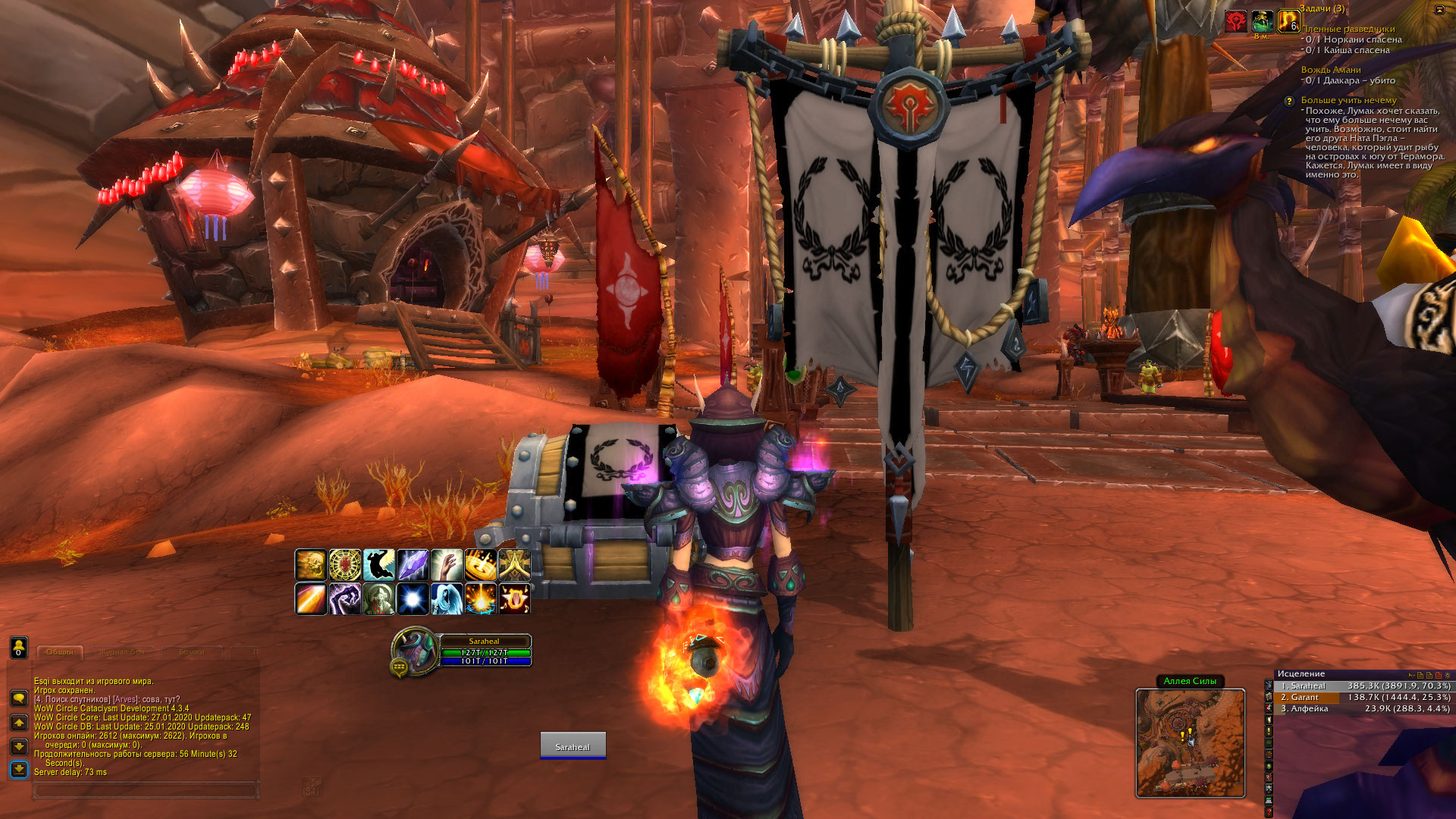Jump chat to the bottom

(x=19, y=770)
